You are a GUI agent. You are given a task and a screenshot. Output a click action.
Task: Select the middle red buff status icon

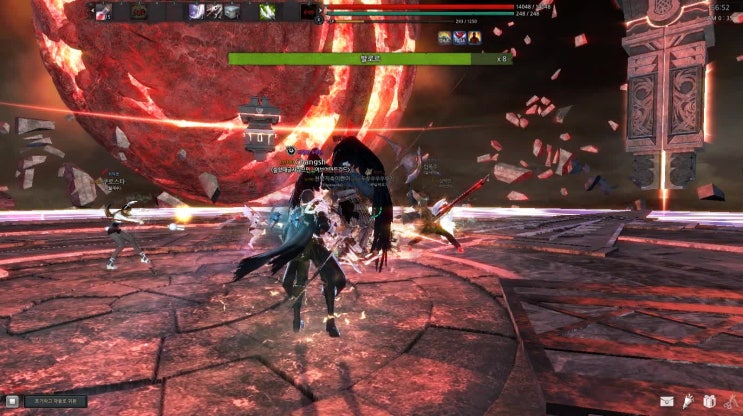tap(459, 38)
